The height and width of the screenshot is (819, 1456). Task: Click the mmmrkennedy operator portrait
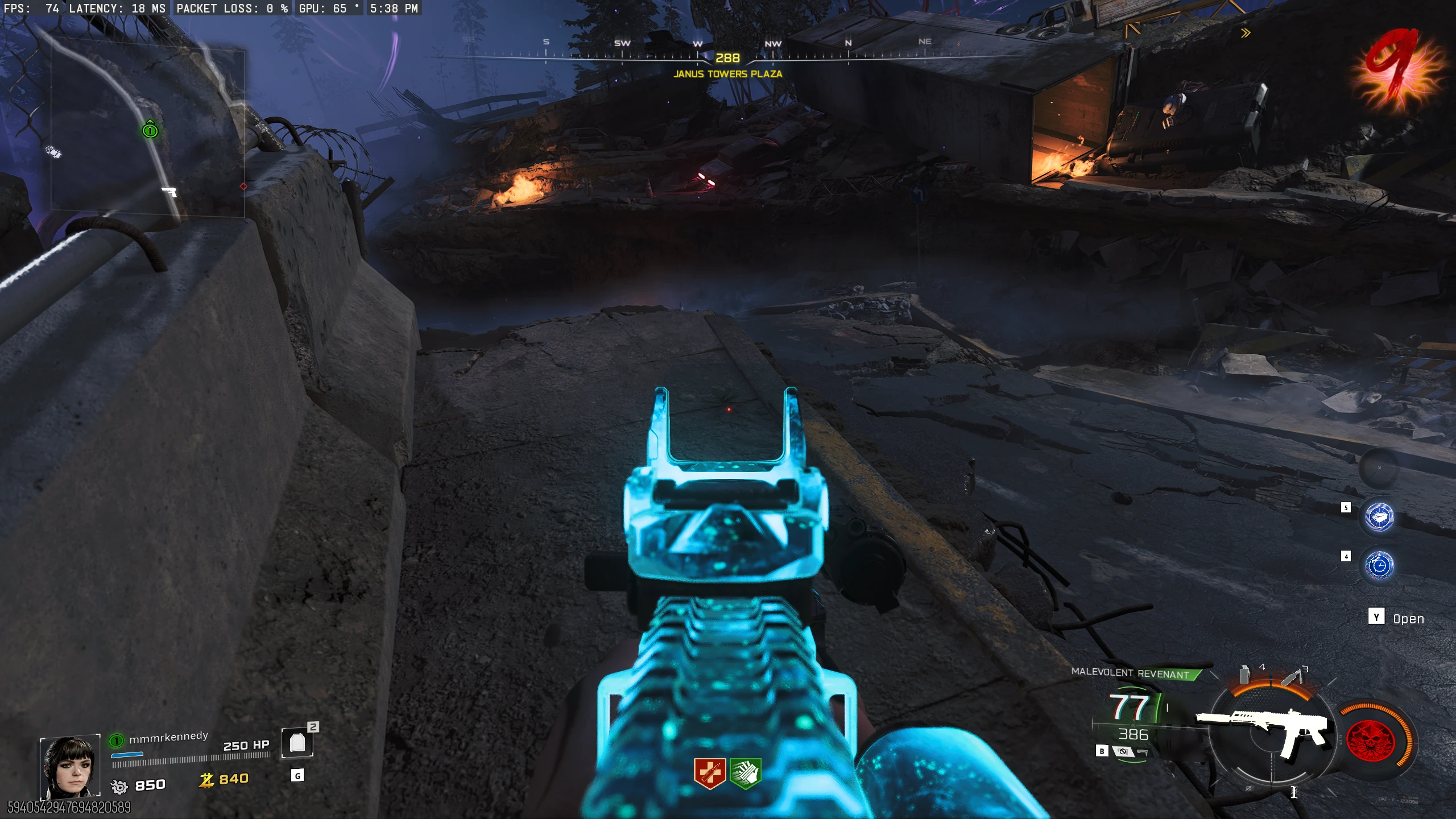pyautogui.click(x=70, y=766)
